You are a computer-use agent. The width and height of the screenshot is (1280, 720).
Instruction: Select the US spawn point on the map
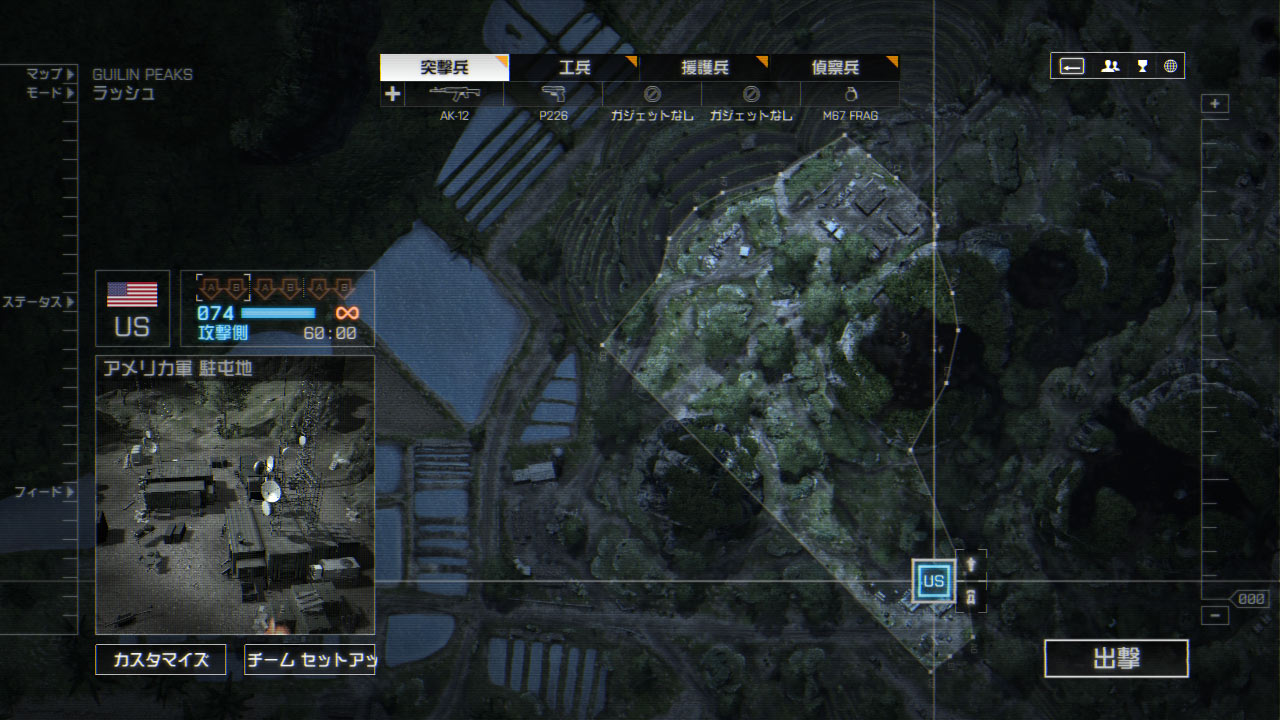click(934, 581)
